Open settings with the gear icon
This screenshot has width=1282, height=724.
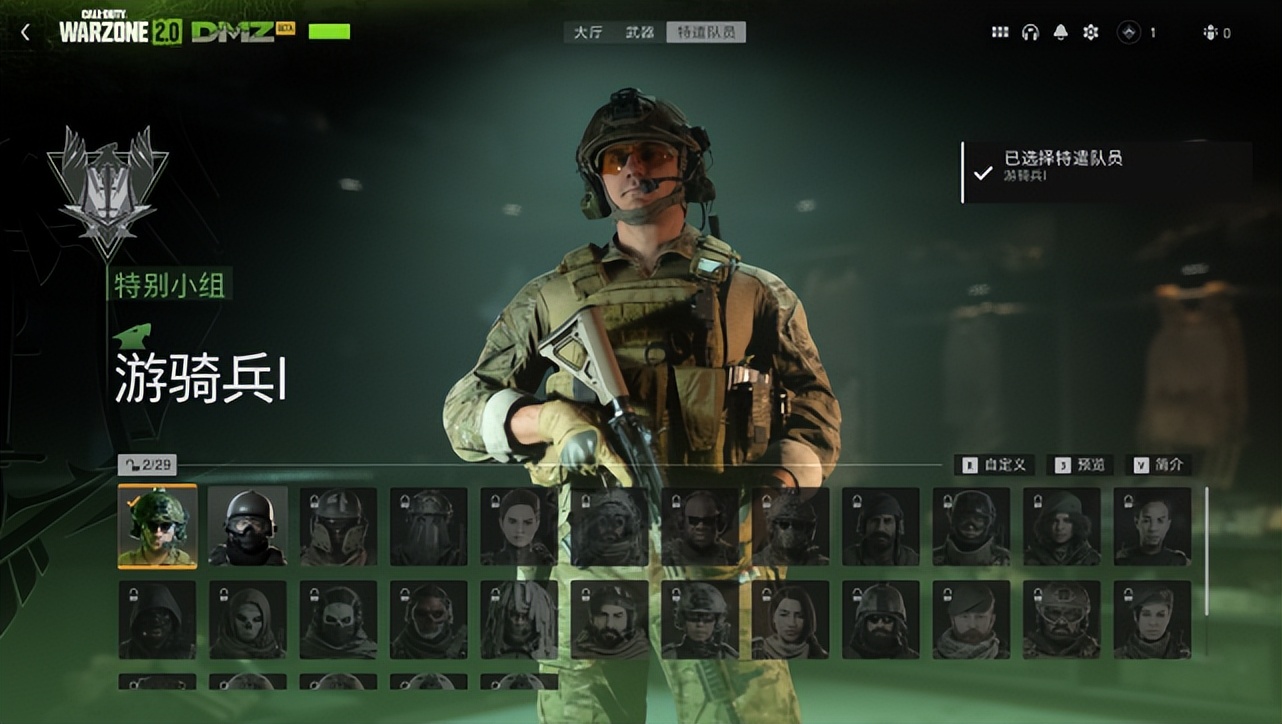[x=1090, y=33]
